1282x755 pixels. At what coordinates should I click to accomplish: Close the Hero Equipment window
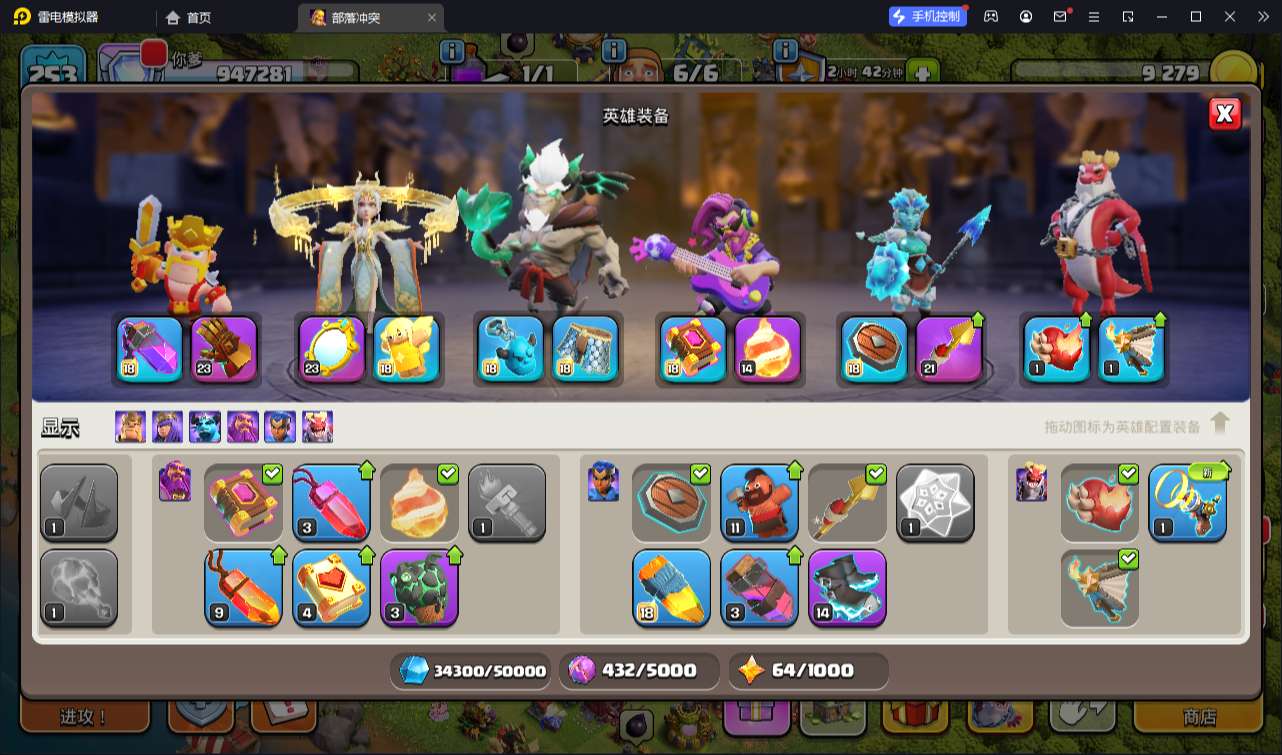click(x=1224, y=114)
